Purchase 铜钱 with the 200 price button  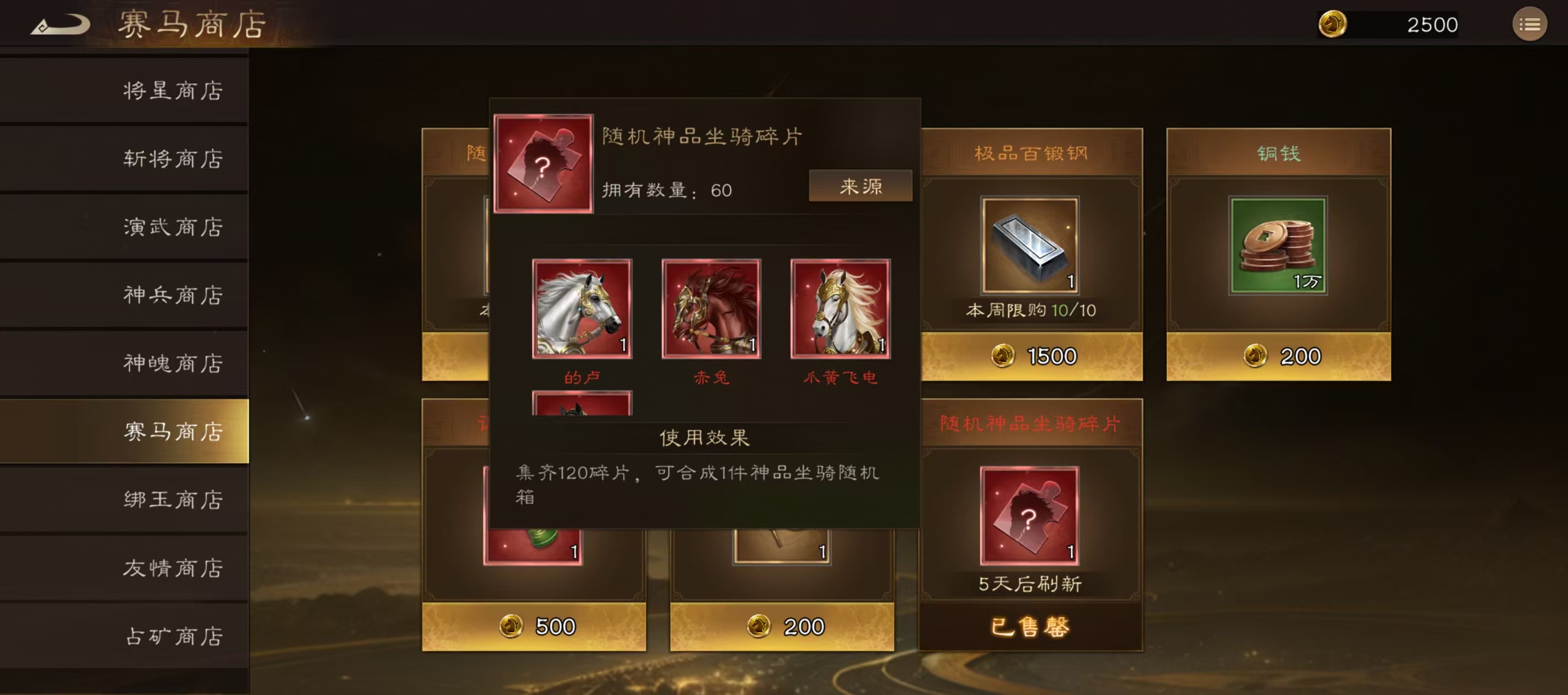coord(1277,356)
